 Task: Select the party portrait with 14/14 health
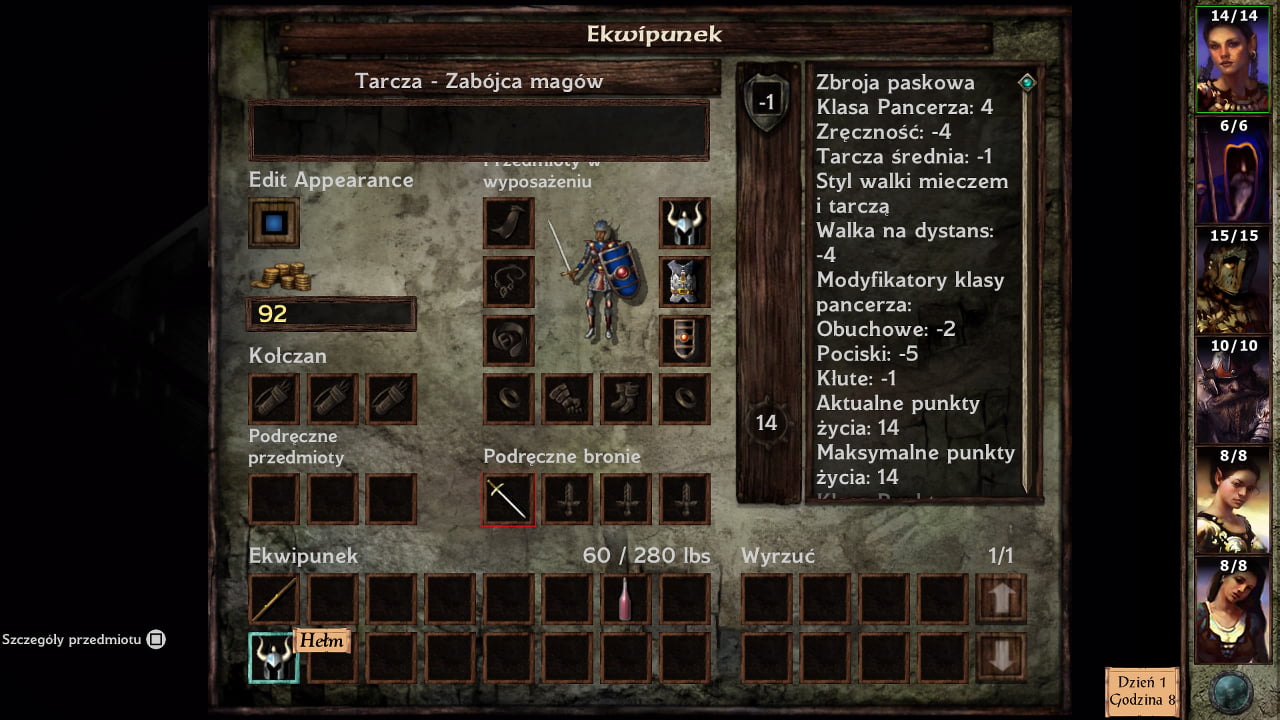coord(1233,60)
